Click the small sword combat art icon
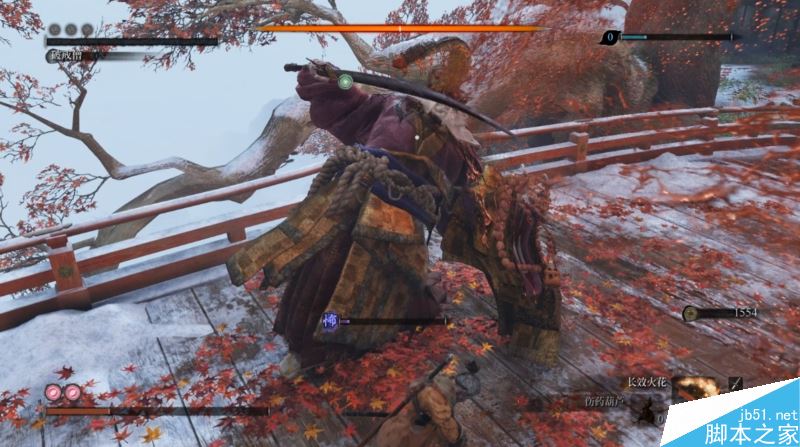The width and height of the screenshot is (800, 447). point(736,382)
